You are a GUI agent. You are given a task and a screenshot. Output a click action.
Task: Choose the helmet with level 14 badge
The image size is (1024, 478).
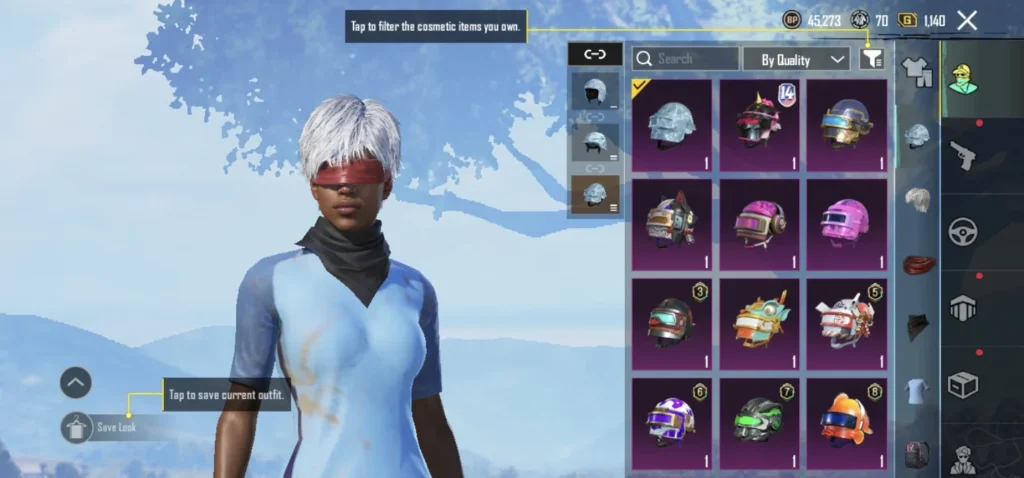point(759,125)
